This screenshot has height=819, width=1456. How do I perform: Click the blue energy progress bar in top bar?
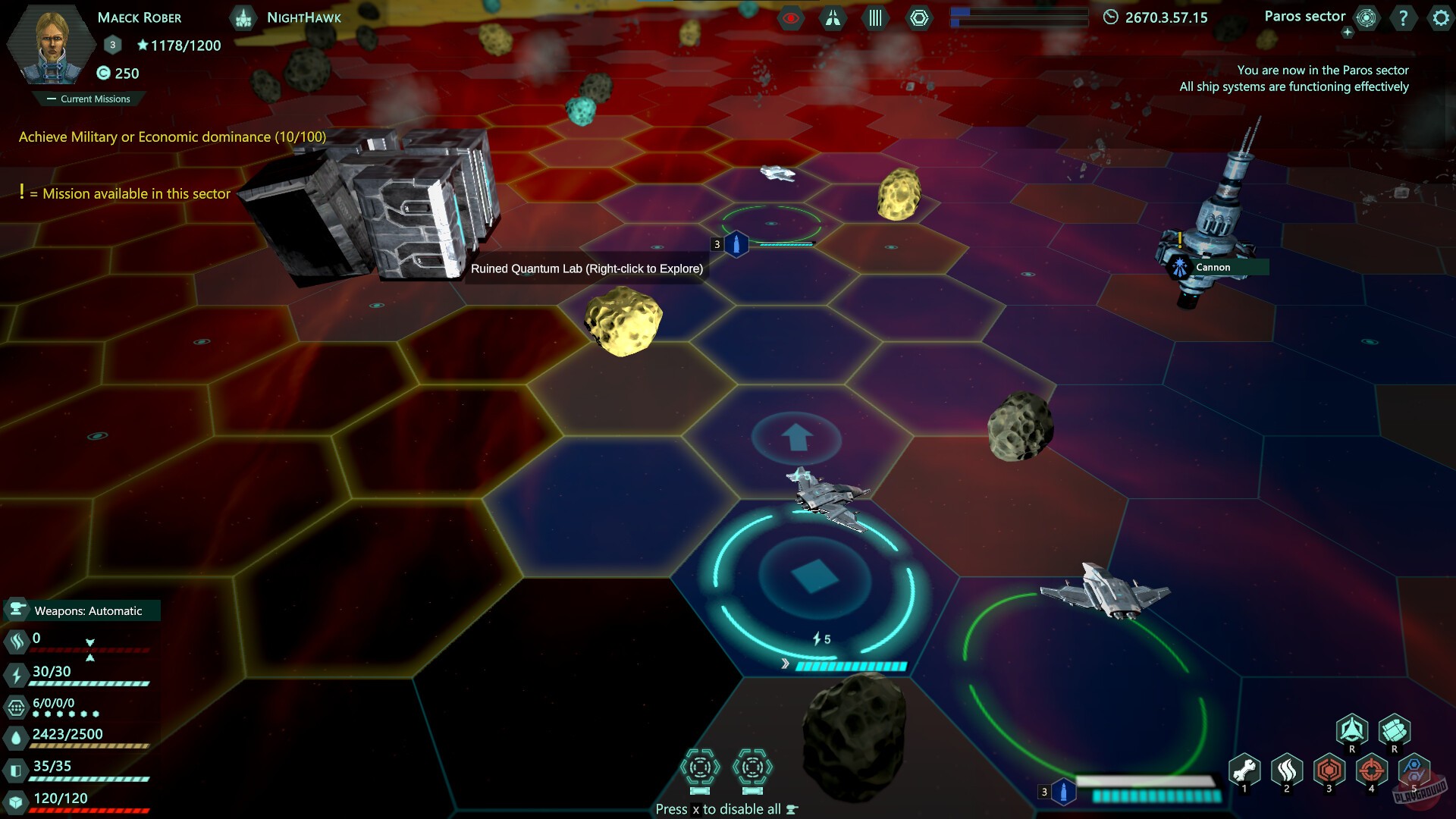coord(1019,17)
